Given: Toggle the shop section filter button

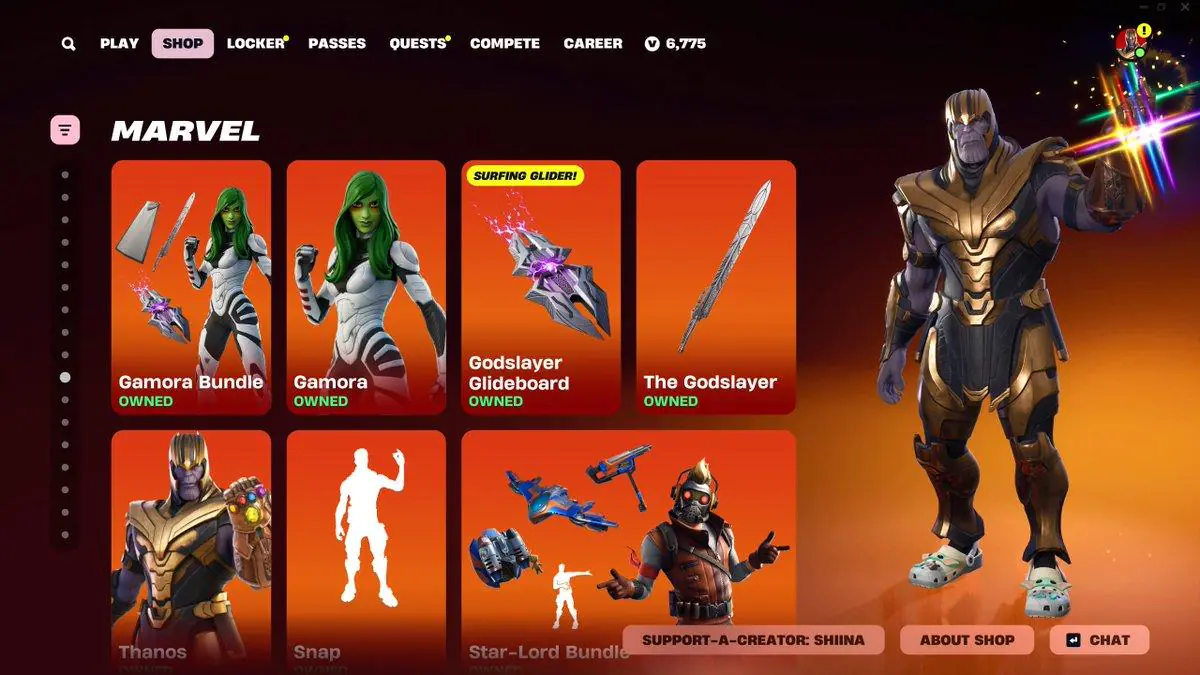Looking at the screenshot, I should tap(65, 129).
